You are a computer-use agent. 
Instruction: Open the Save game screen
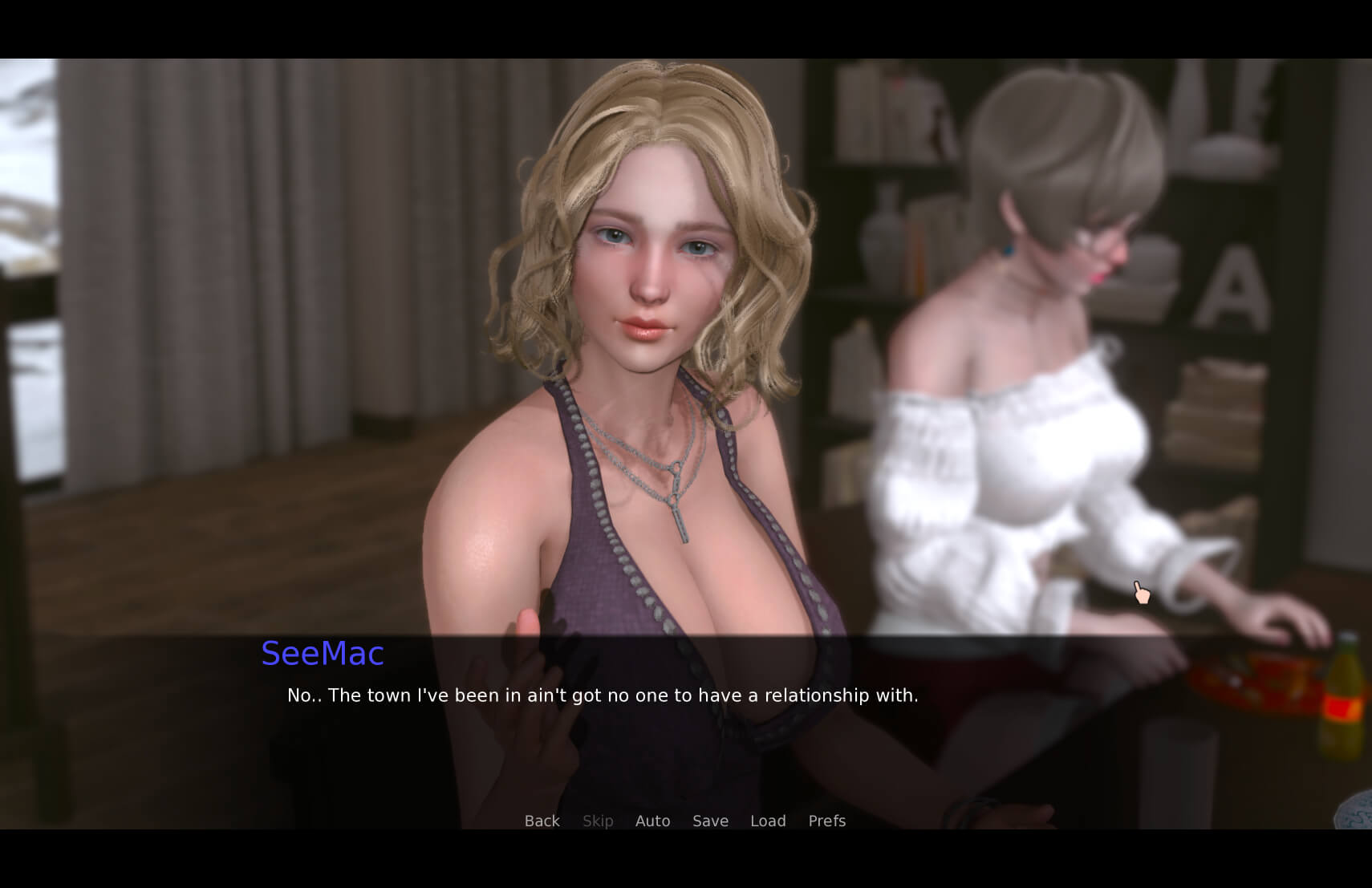710,821
